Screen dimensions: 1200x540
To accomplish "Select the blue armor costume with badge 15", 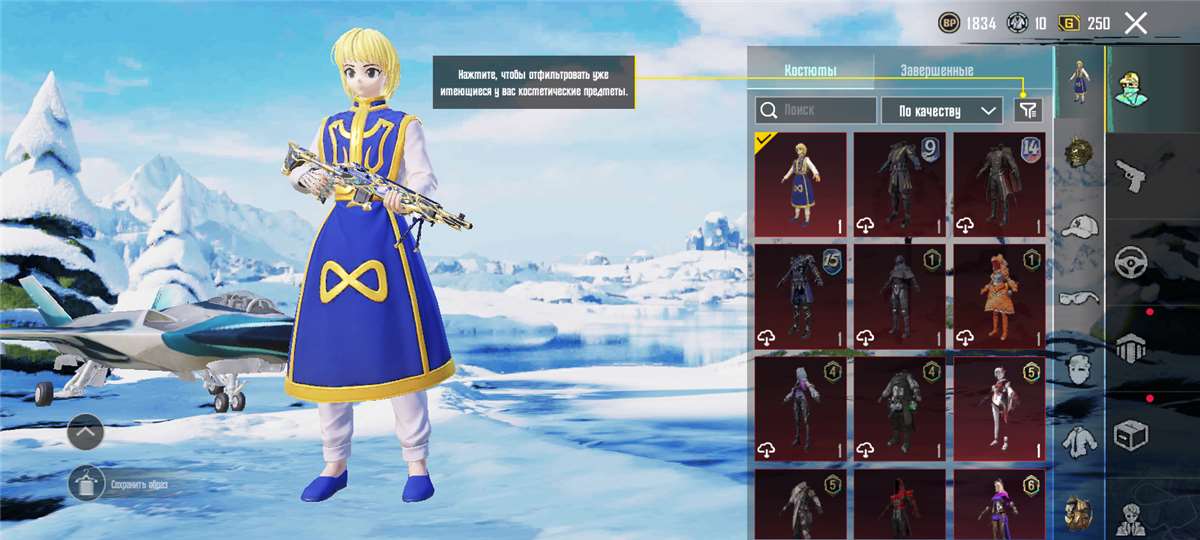I will pyautogui.click(x=799, y=296).
